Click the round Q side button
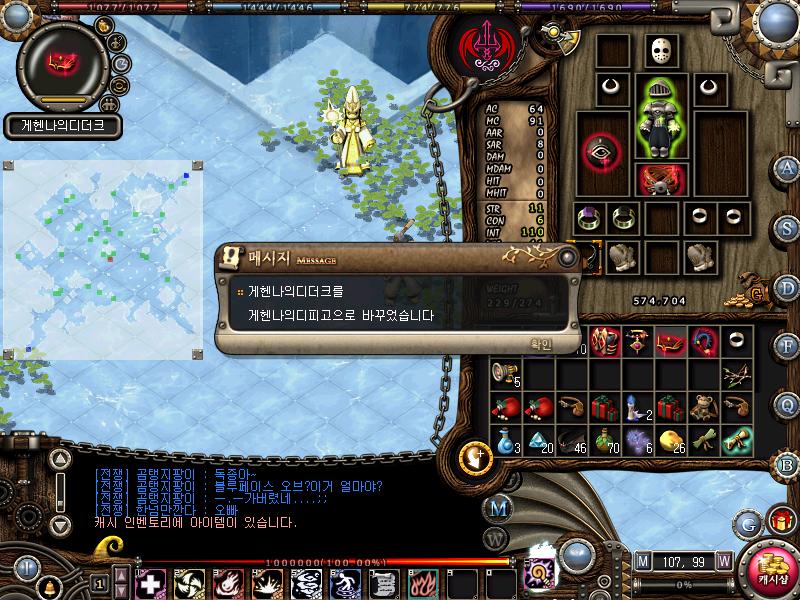The width and height of the screenshot is (800, 600). [788, 404]
